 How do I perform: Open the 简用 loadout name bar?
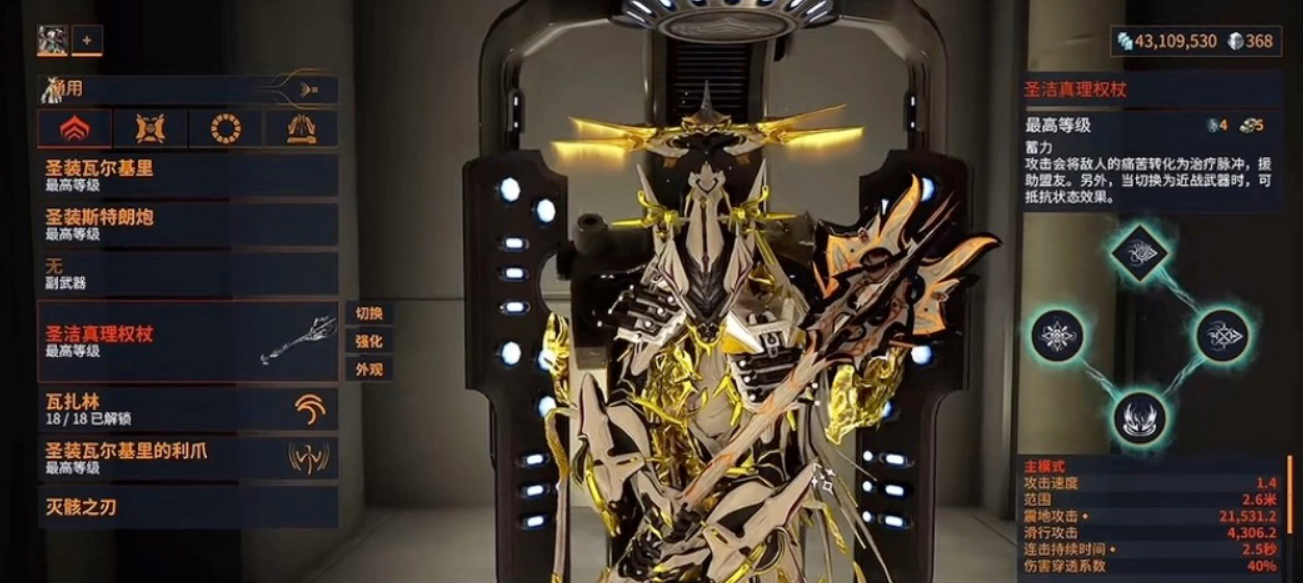[187, 89]
